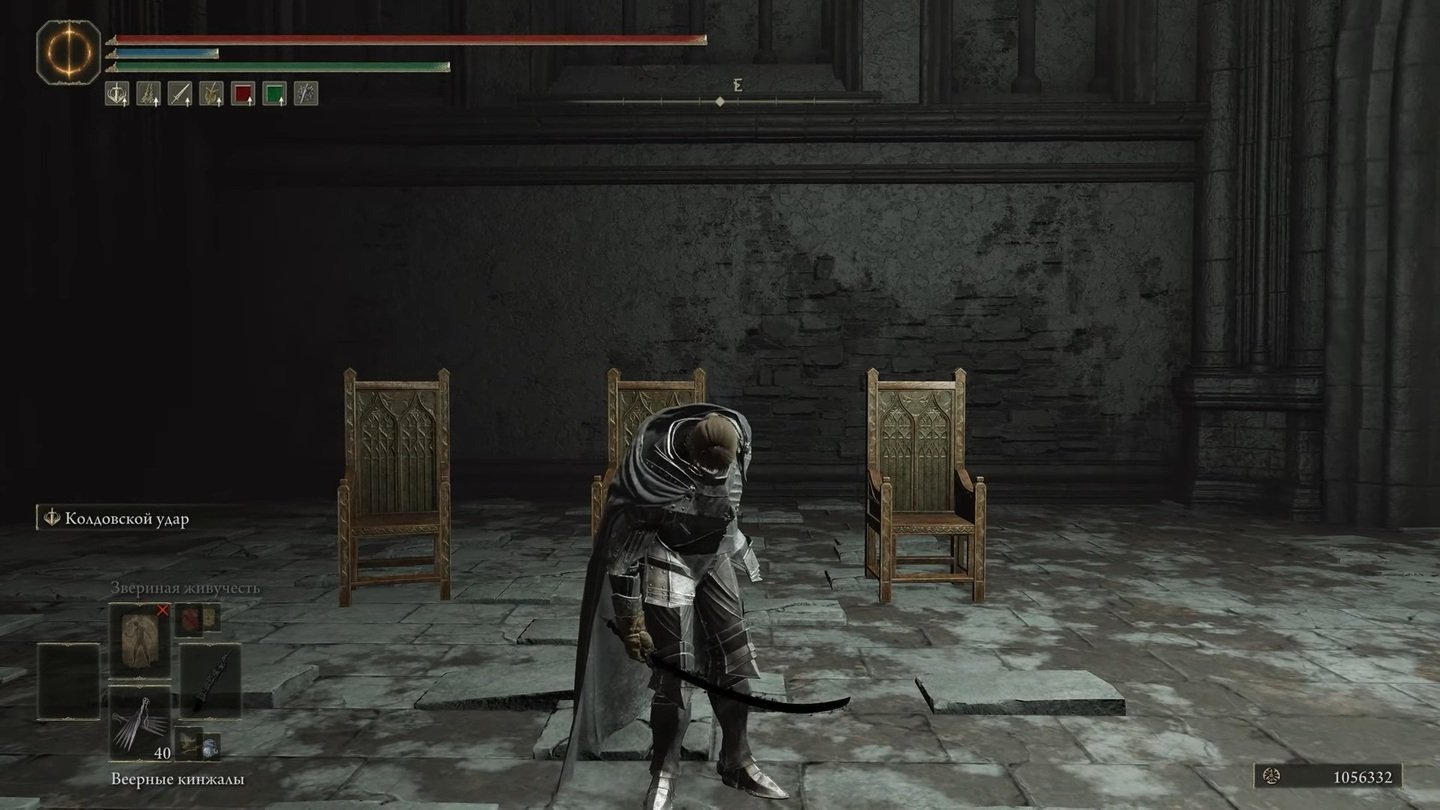Click the green square buff icon

tap(274, 94)
